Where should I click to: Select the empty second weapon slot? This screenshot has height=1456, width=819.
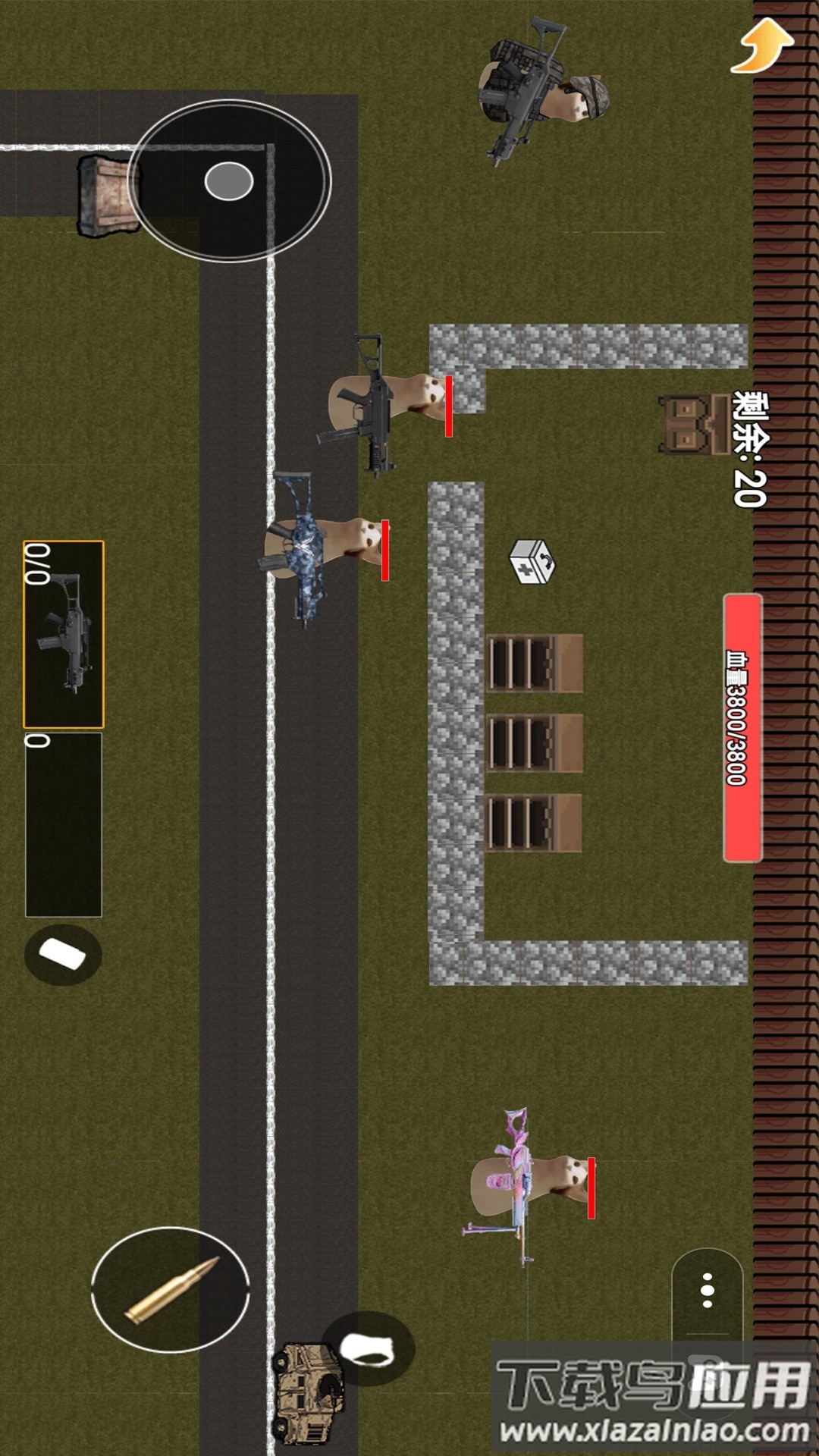(x=64, y=824)
